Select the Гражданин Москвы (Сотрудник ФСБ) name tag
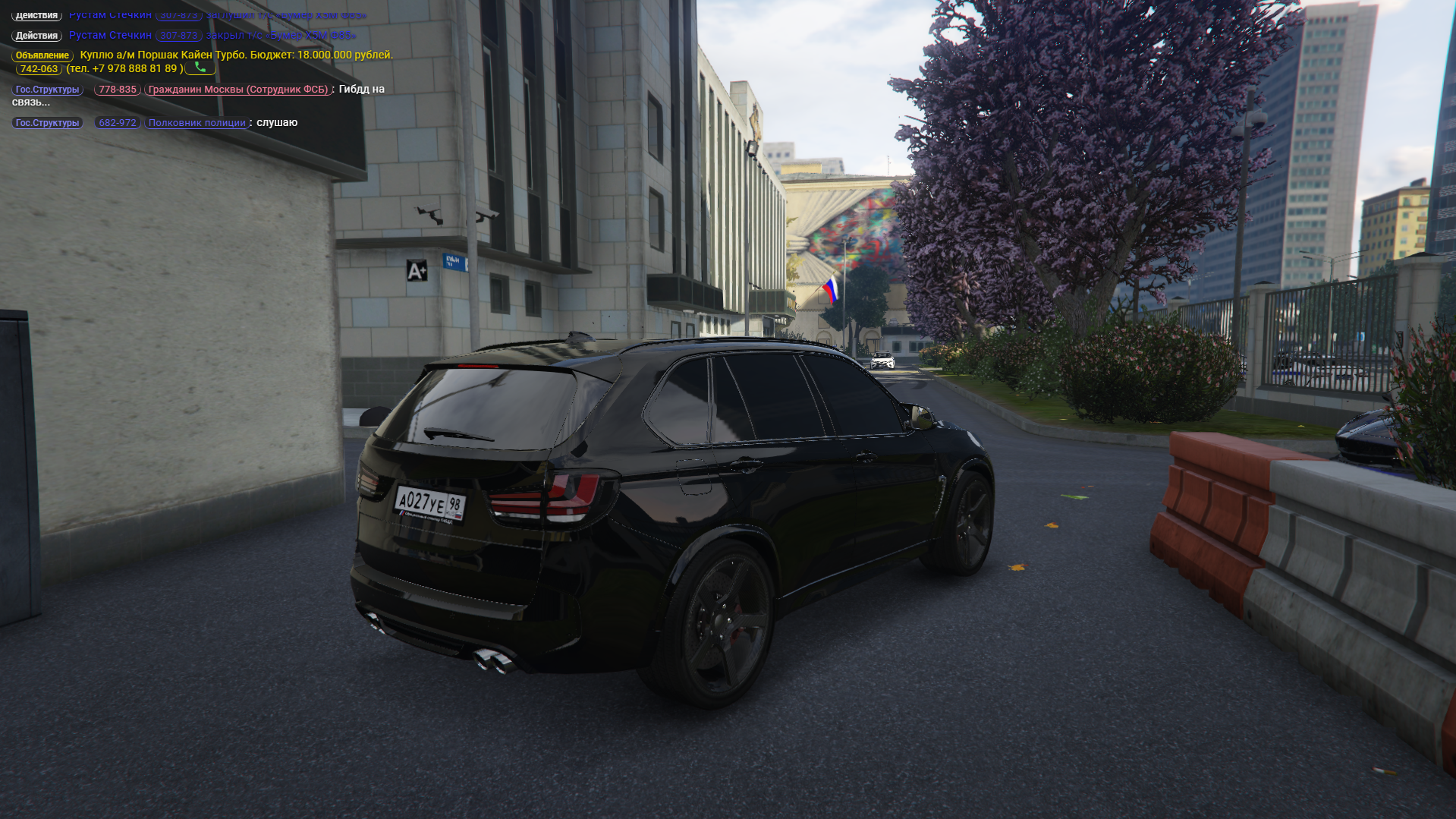Image resolution: width=1456 pixels, height=819 pixels. point(237,90)
